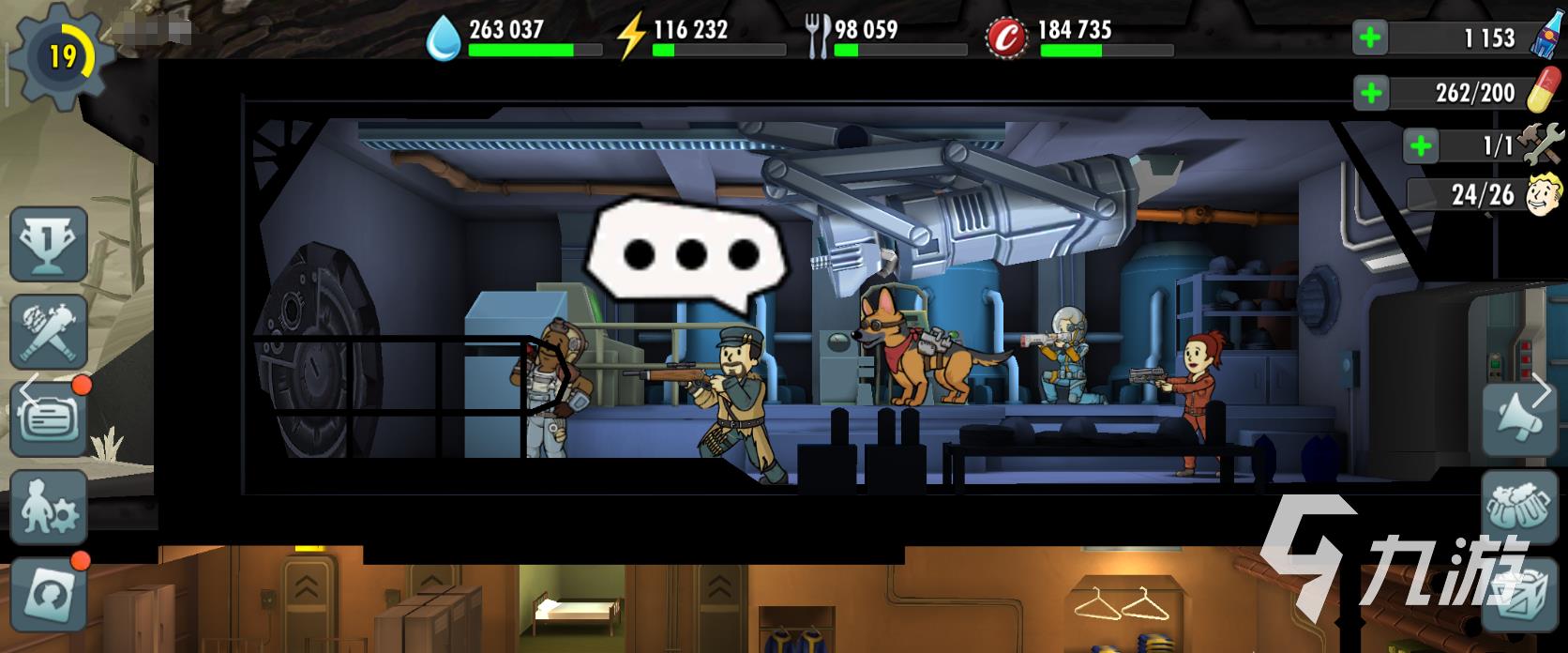
Task: Open the vault level 19 gear badge
Action: (x=58, y=58)
